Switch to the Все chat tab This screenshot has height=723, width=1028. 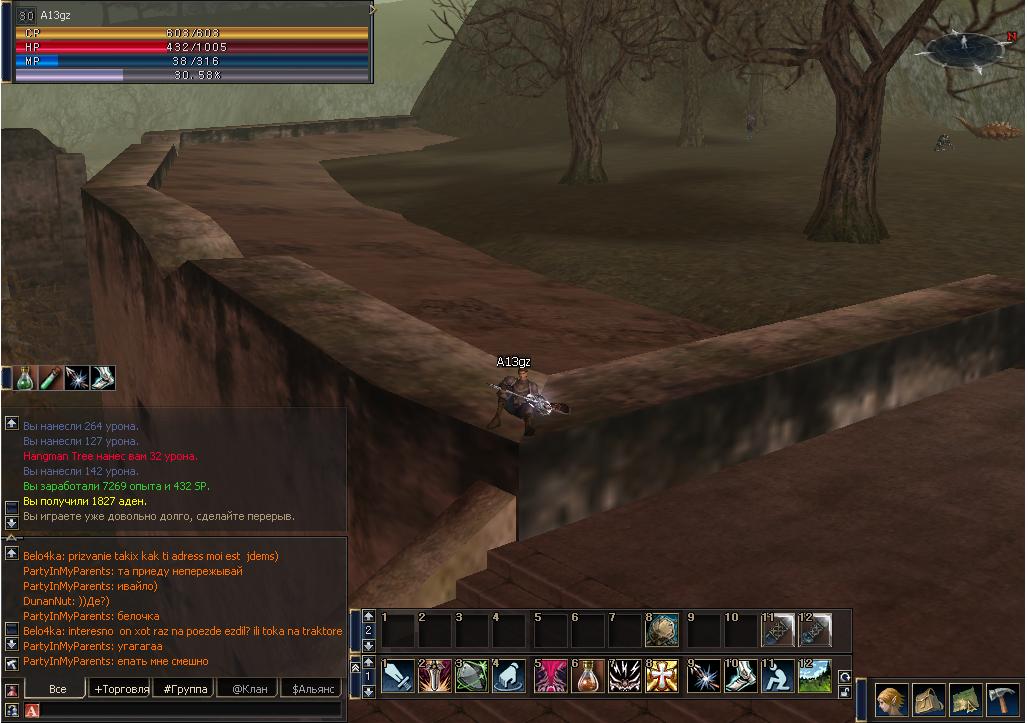57,689
